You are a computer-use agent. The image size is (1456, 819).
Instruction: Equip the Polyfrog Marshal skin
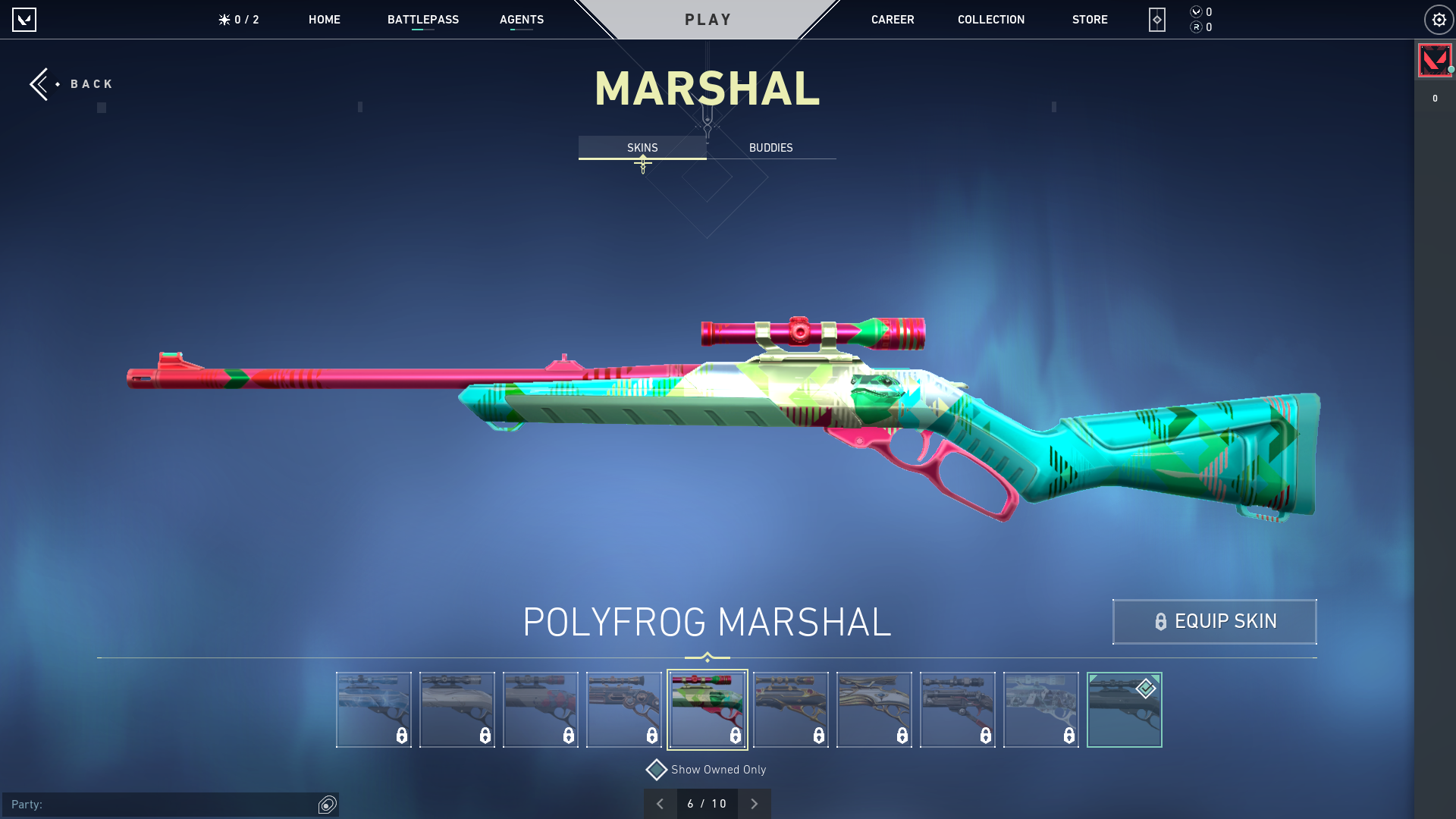coord(1214,622)
